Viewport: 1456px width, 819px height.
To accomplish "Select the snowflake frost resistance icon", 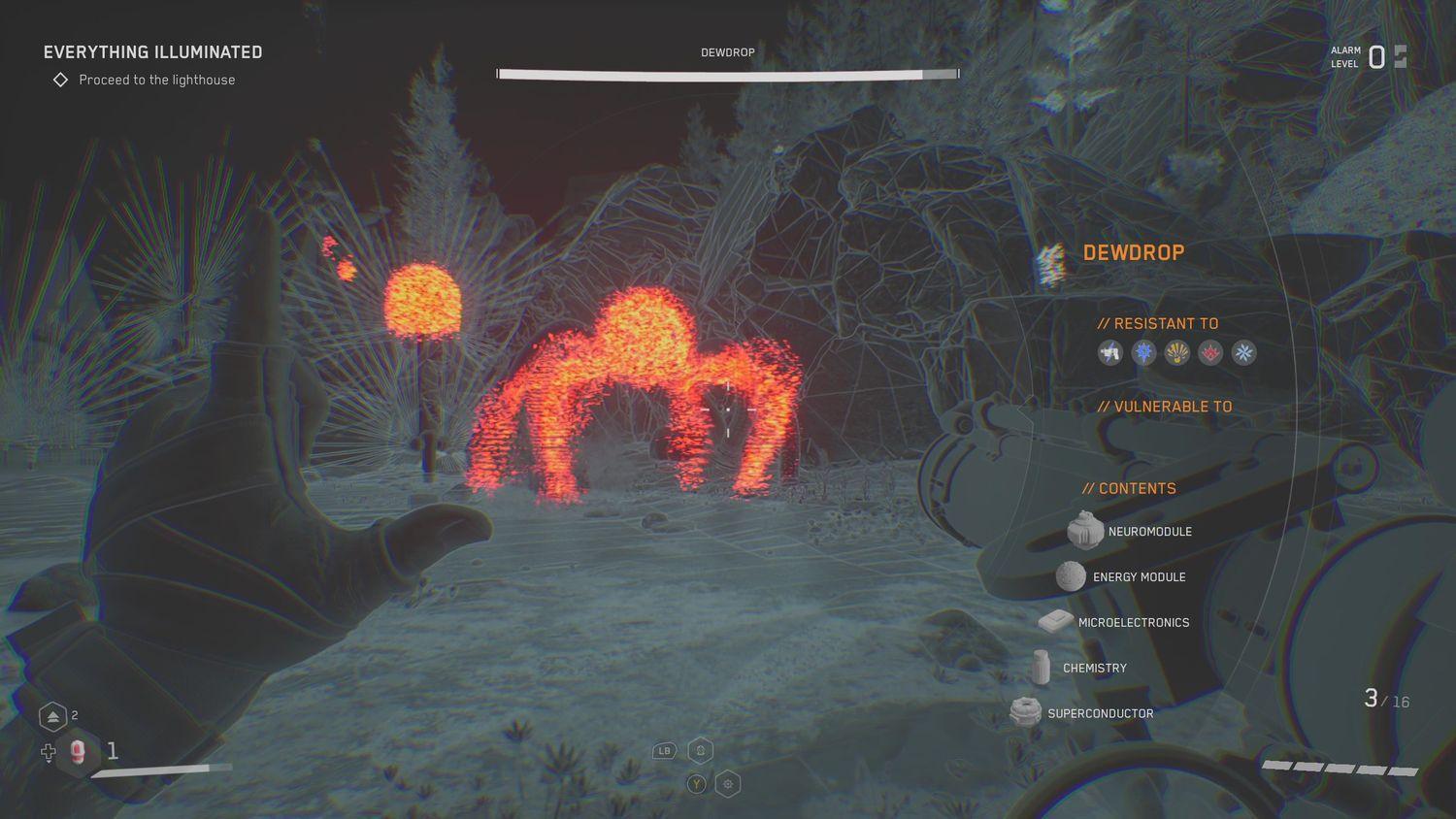I will coord(1243,353).
